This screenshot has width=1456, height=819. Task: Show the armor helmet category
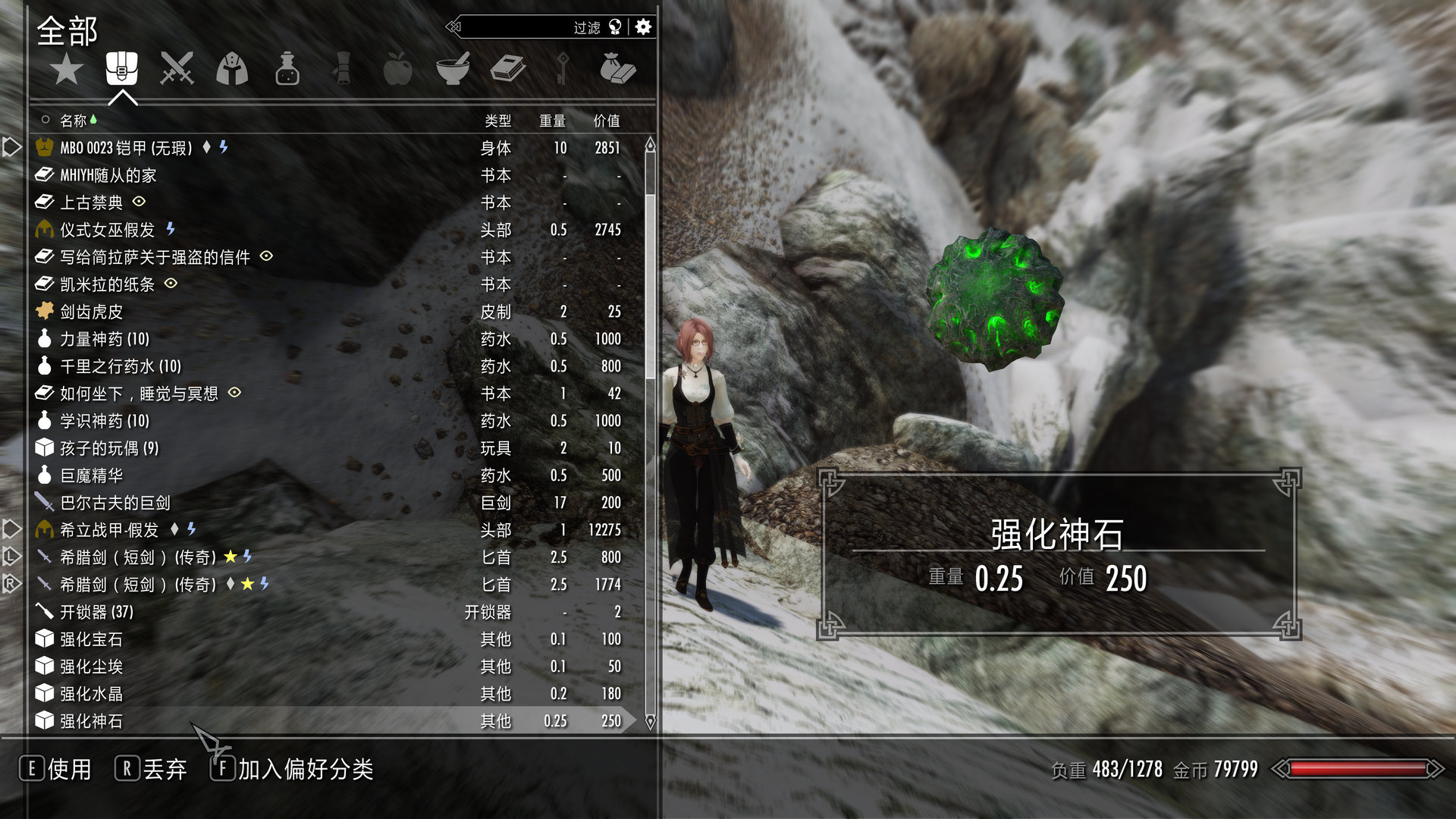(x=232, y=70)
